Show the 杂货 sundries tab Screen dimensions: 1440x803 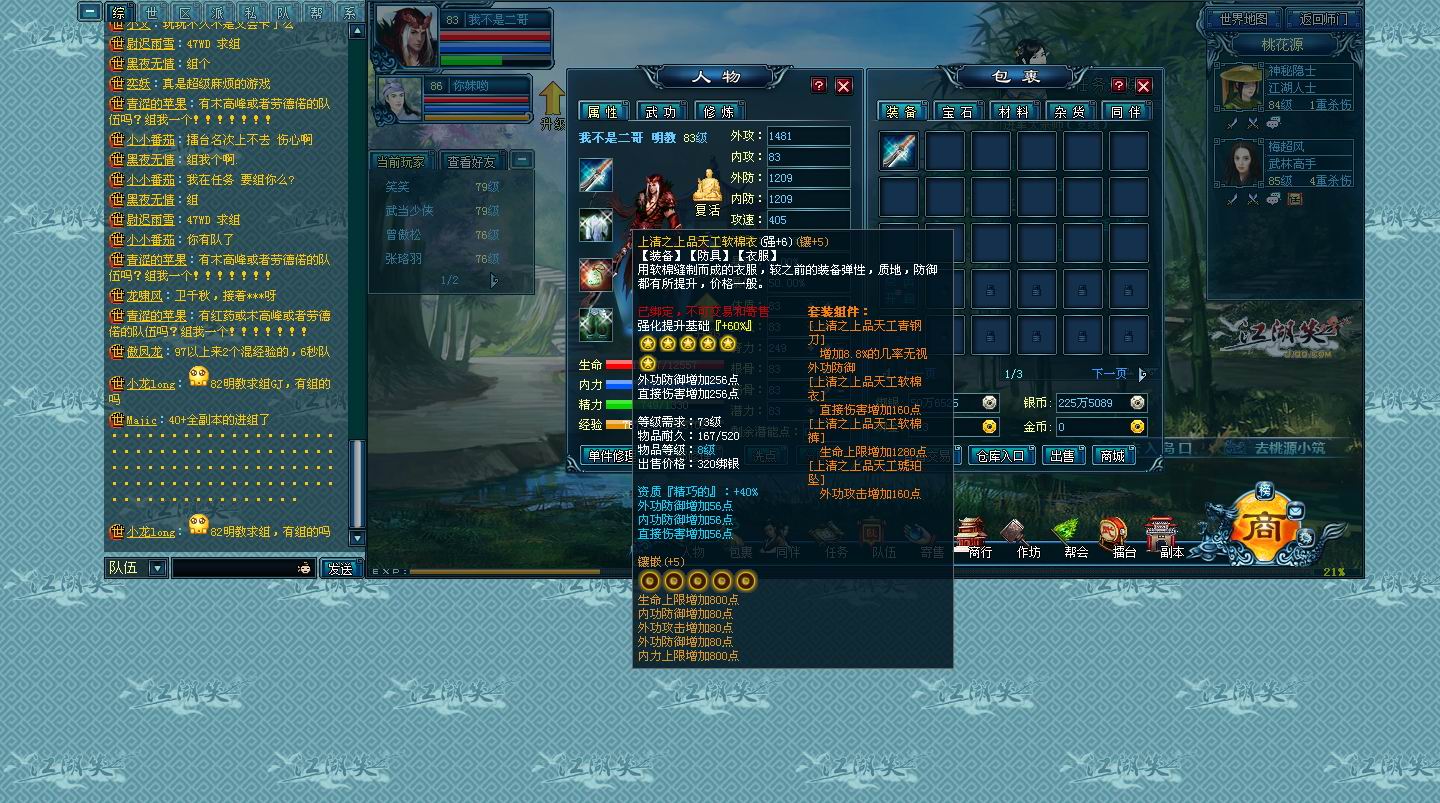point(1071,112)
